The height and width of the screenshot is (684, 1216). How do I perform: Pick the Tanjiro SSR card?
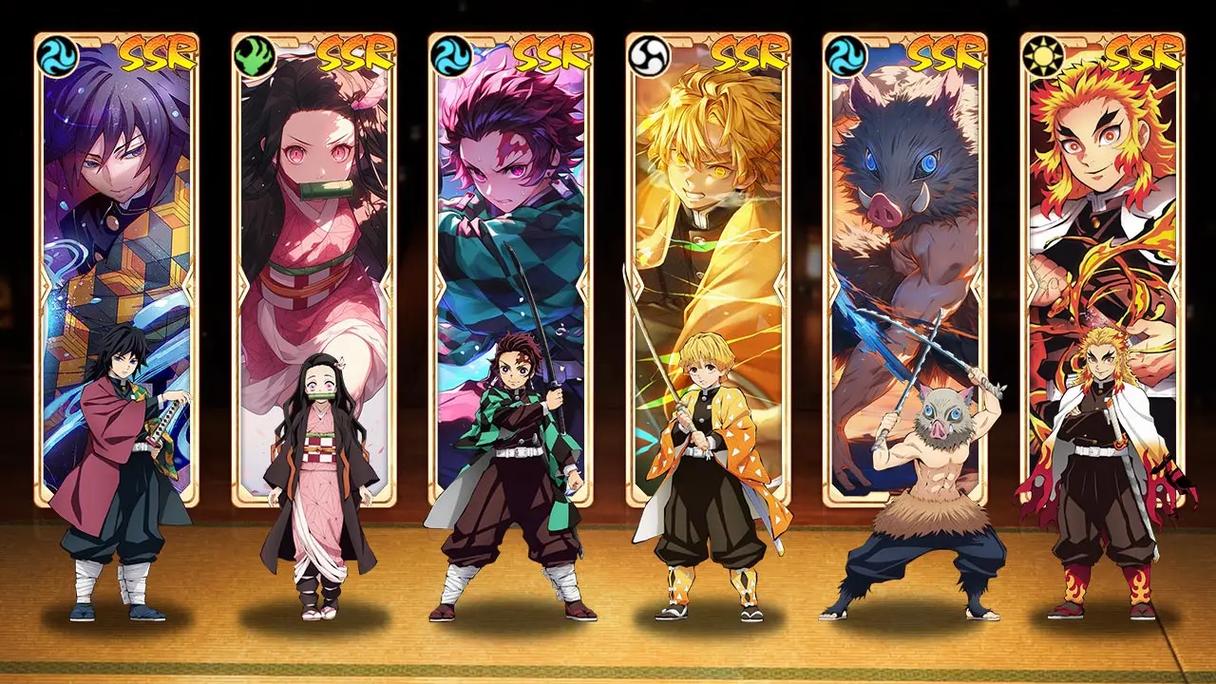coord(510,200)
